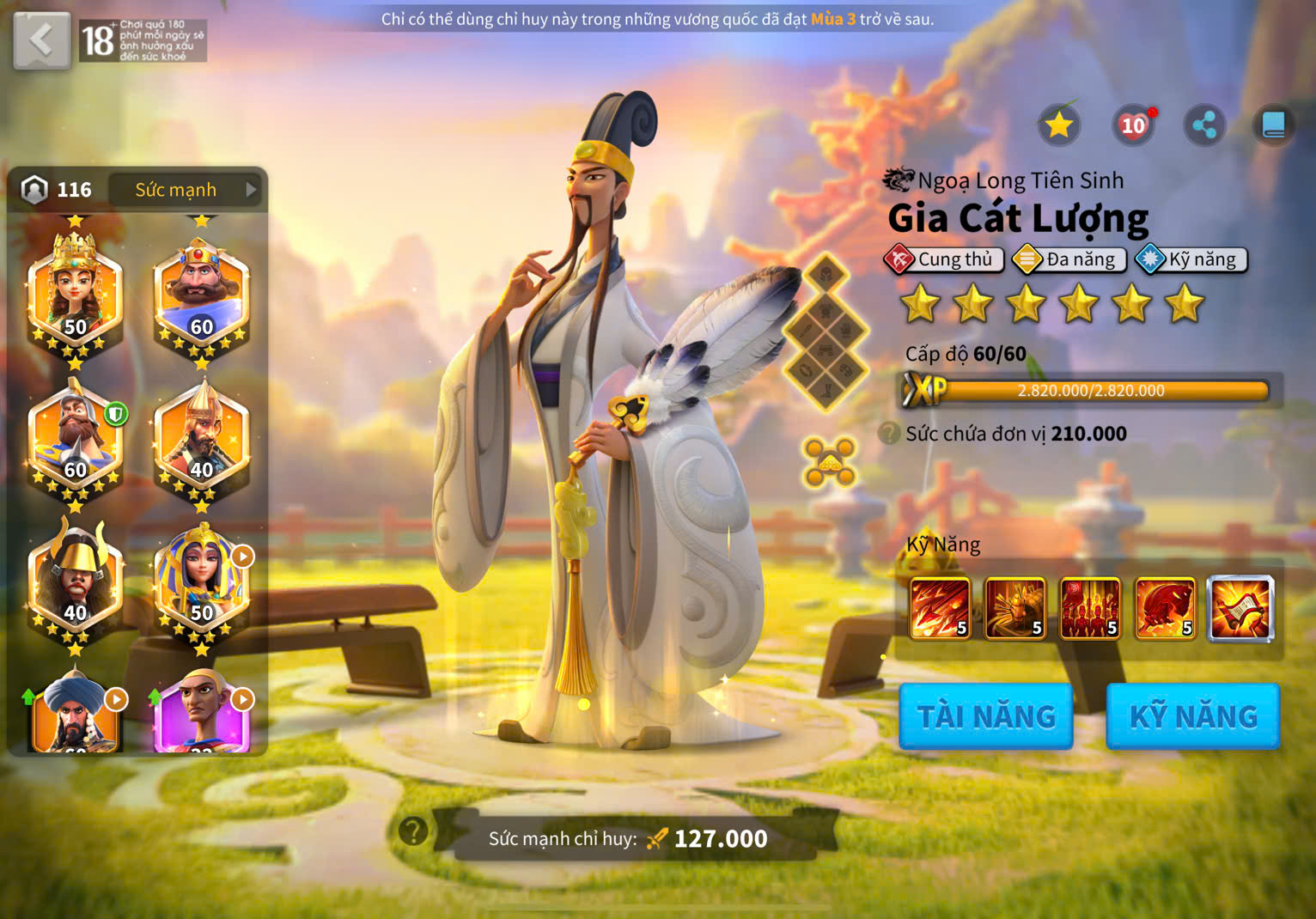Click the golden formation icon below equipment

pos(829,461)
